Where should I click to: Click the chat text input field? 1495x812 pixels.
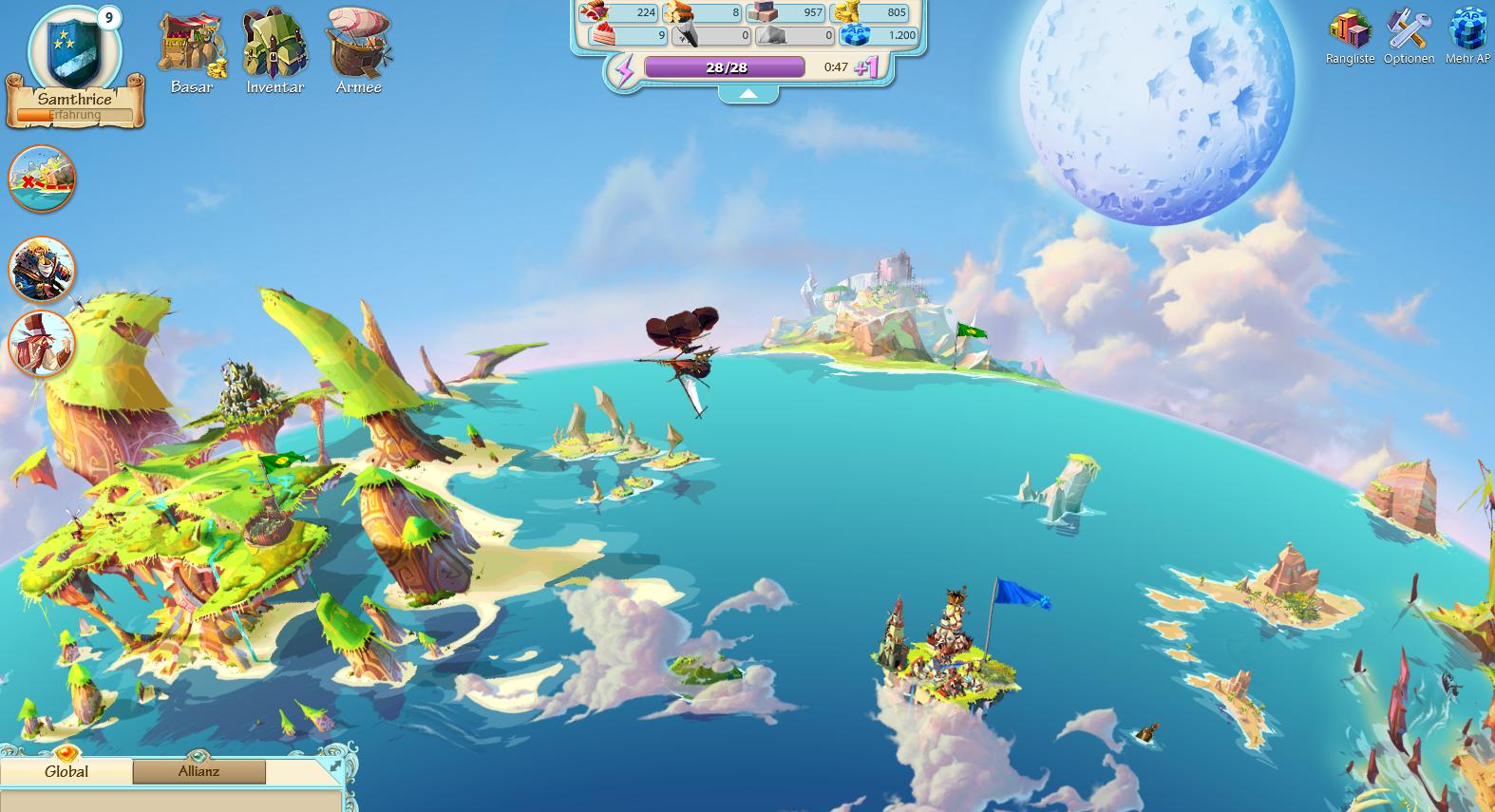point(171,803)
